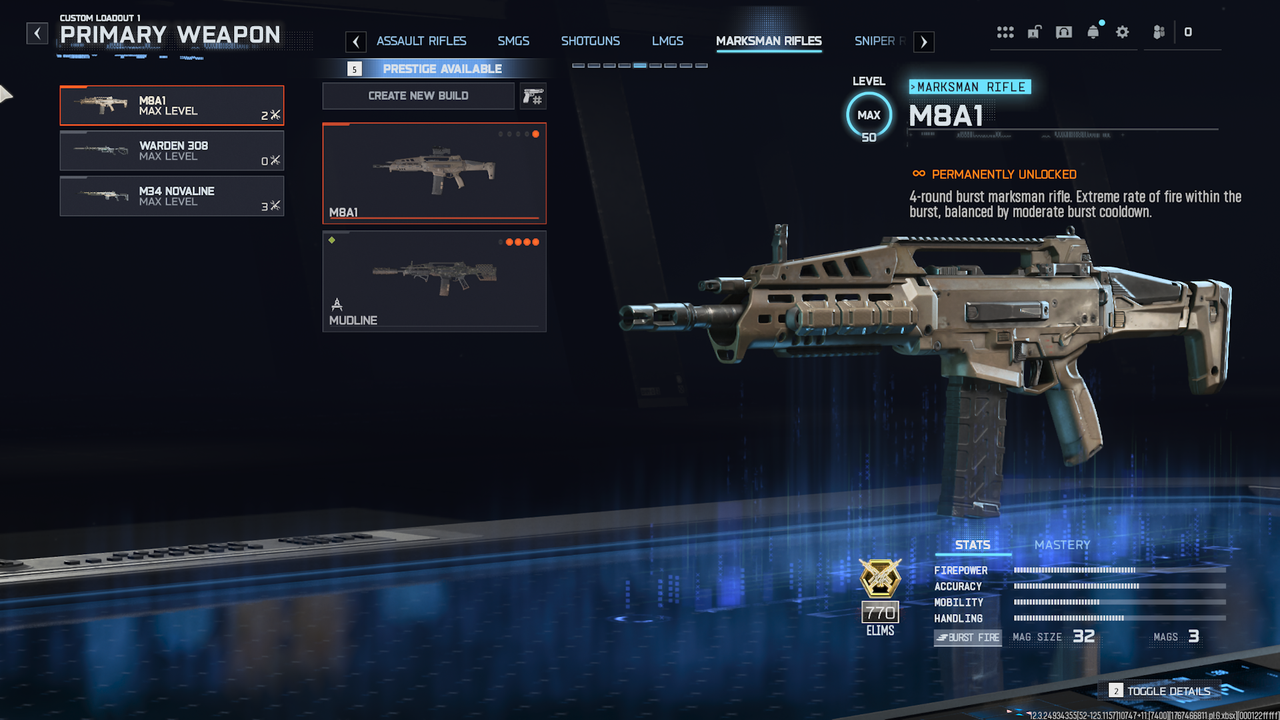Select the Marksman Rifles tab

click(x=768, y=41)
